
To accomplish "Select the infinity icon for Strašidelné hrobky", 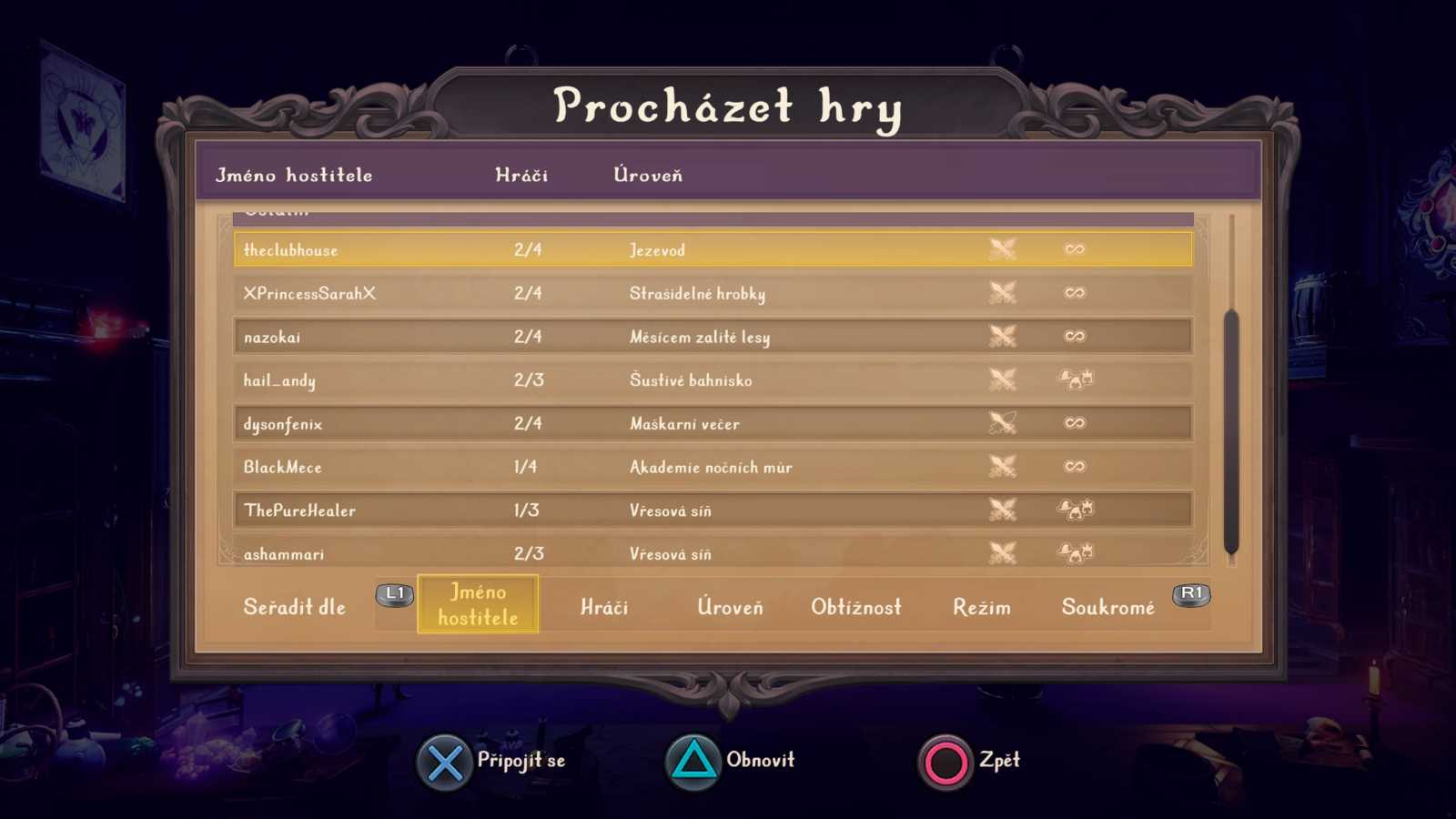I will [1074, 292].
